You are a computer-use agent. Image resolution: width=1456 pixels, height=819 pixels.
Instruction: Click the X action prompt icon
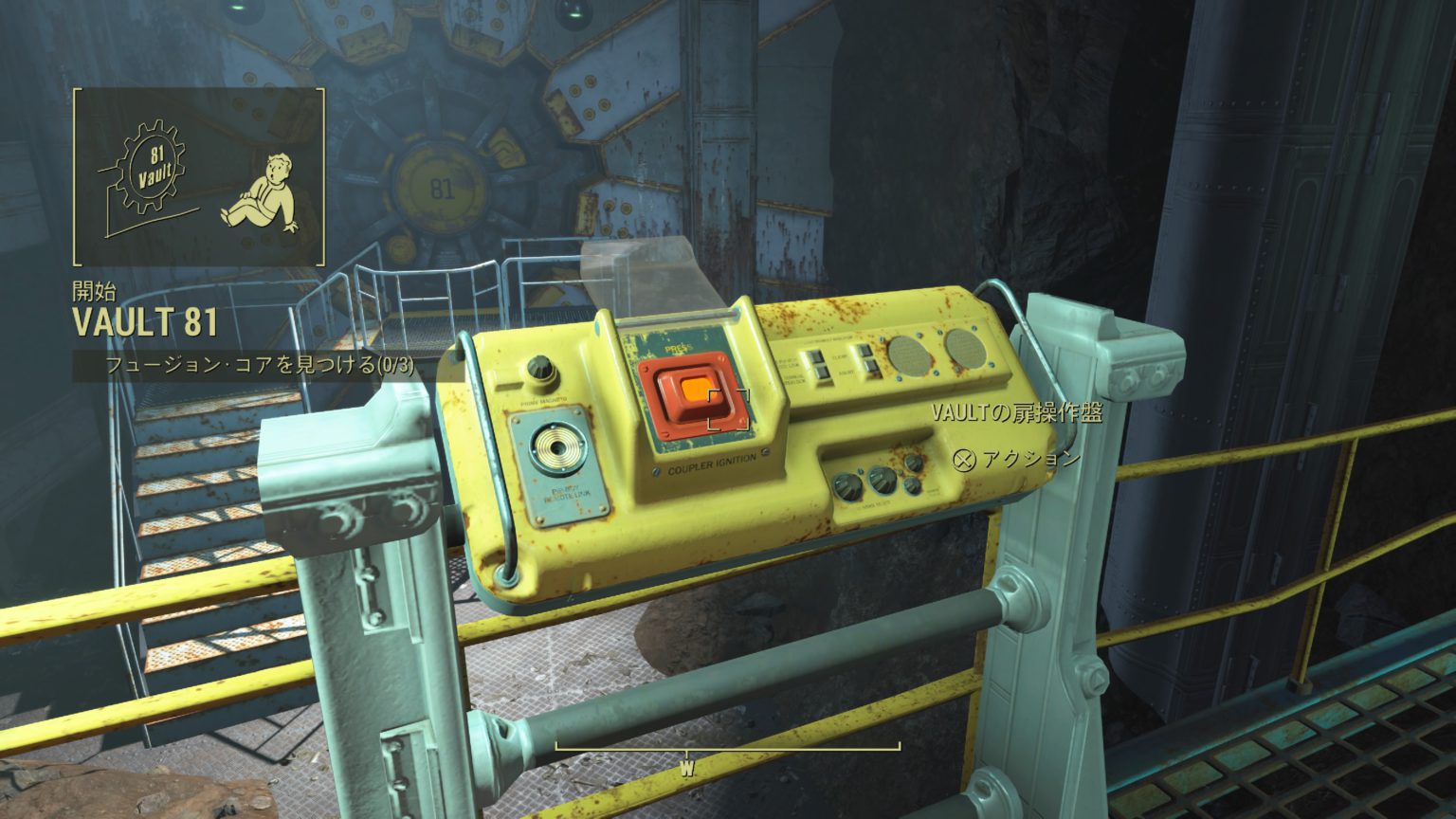click(x=964, y=461)
